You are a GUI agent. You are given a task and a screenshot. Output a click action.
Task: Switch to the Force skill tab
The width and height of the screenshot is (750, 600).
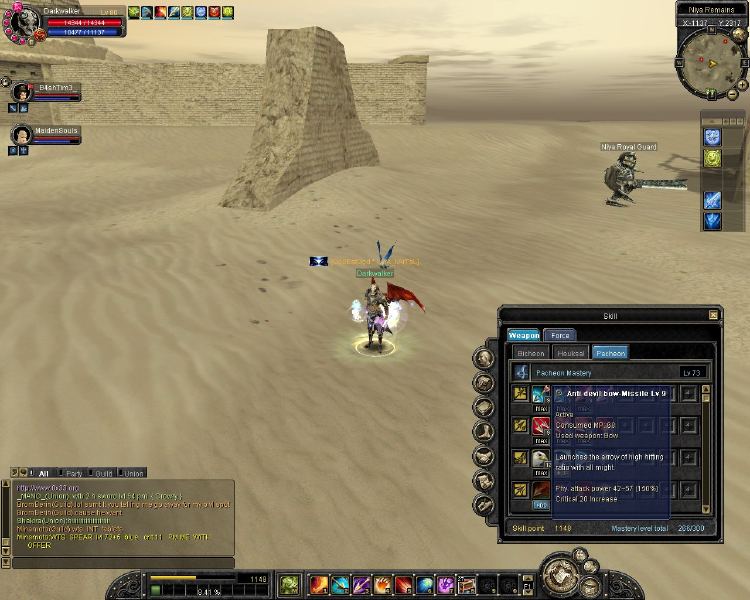561,335
